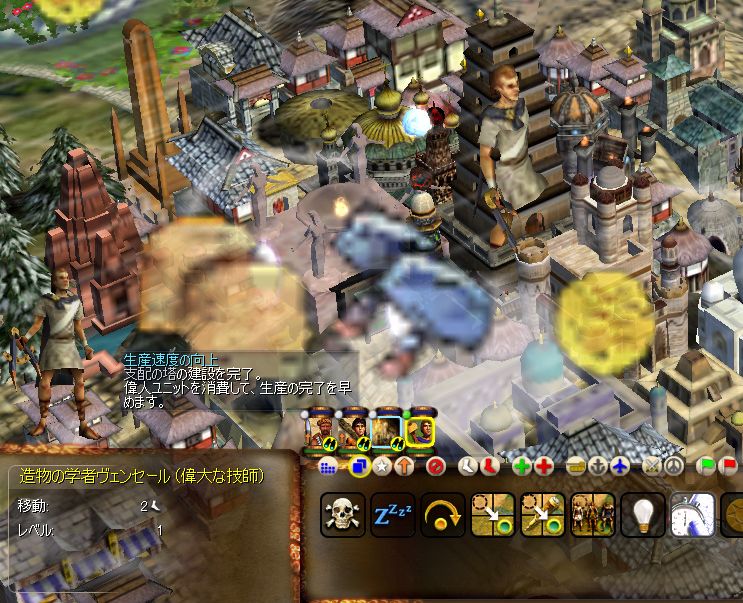Toggle the orange up-arrow filter button
The width and height of the screenshot is (743, 603).
click(x=402, y=466)
